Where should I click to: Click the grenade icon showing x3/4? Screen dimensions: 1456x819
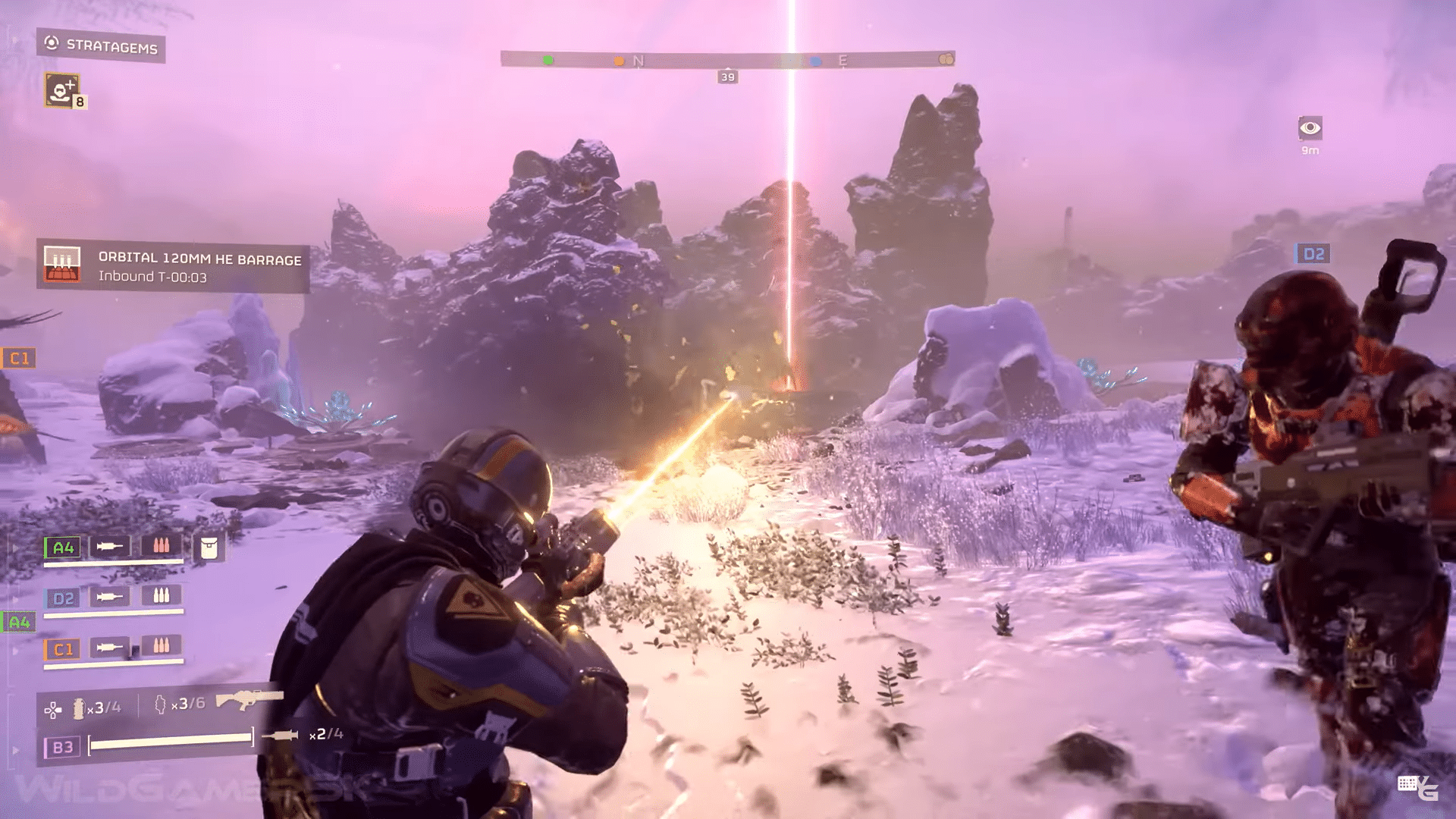click(x=80, y=709)
